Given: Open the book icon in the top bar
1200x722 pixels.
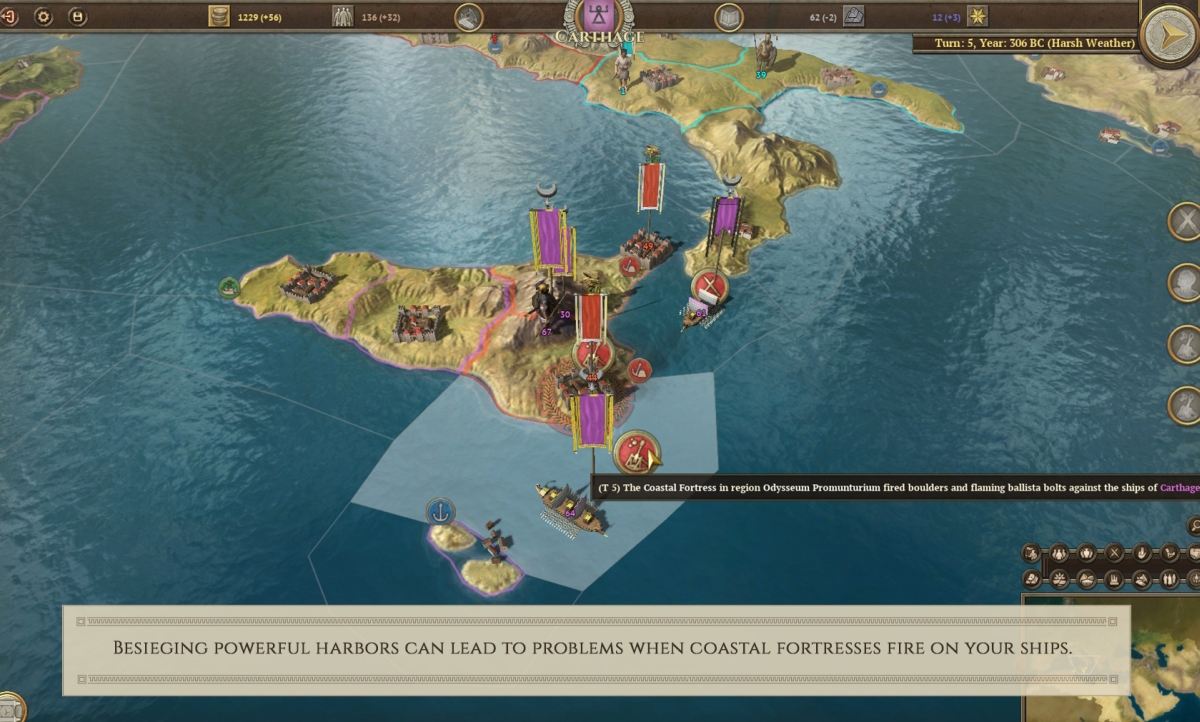Looking at the screenshot, I should (x=728, y=17).
